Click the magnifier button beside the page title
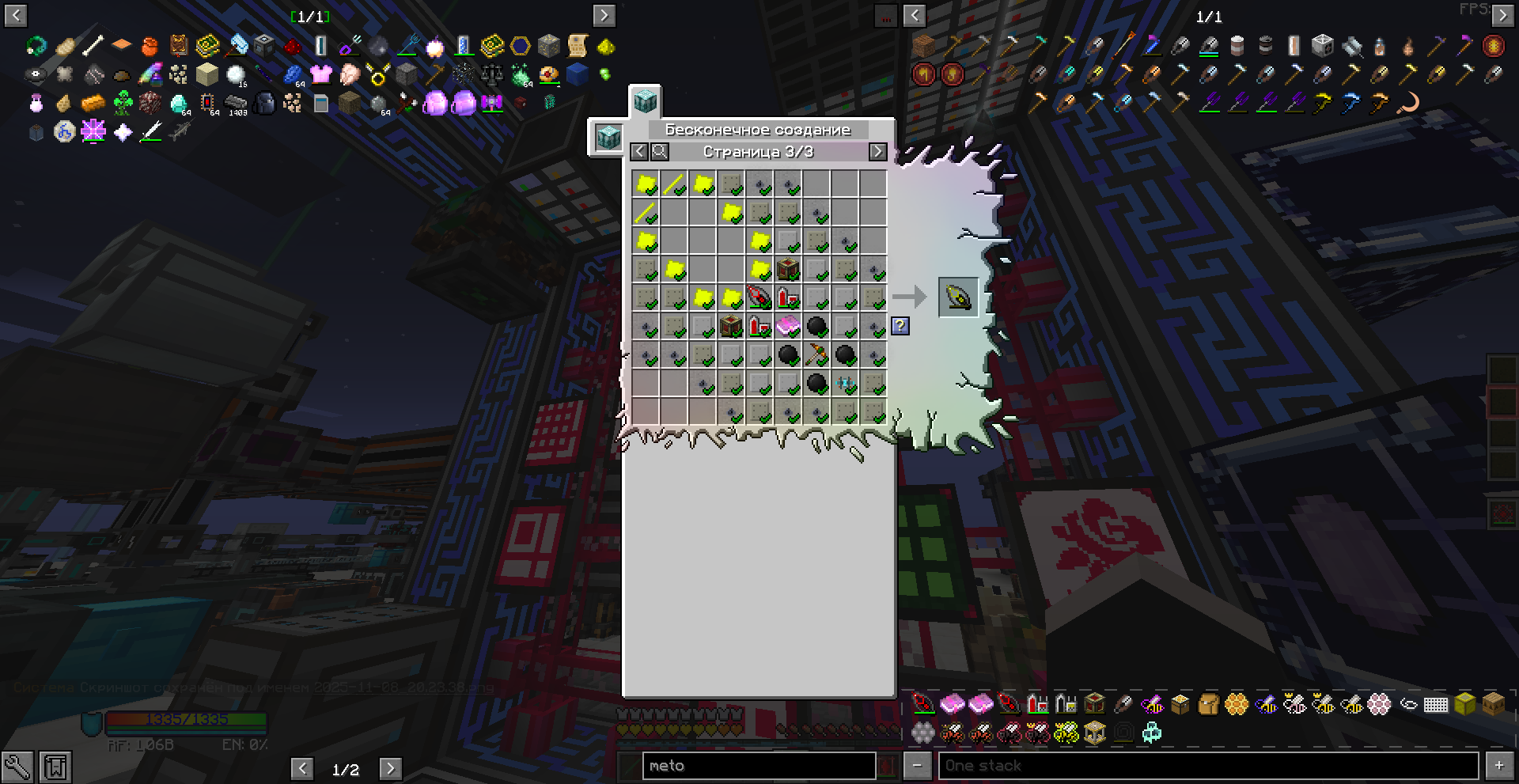Image resolution: width=1519 pixels, height=784 pixels. pos(659,152)
